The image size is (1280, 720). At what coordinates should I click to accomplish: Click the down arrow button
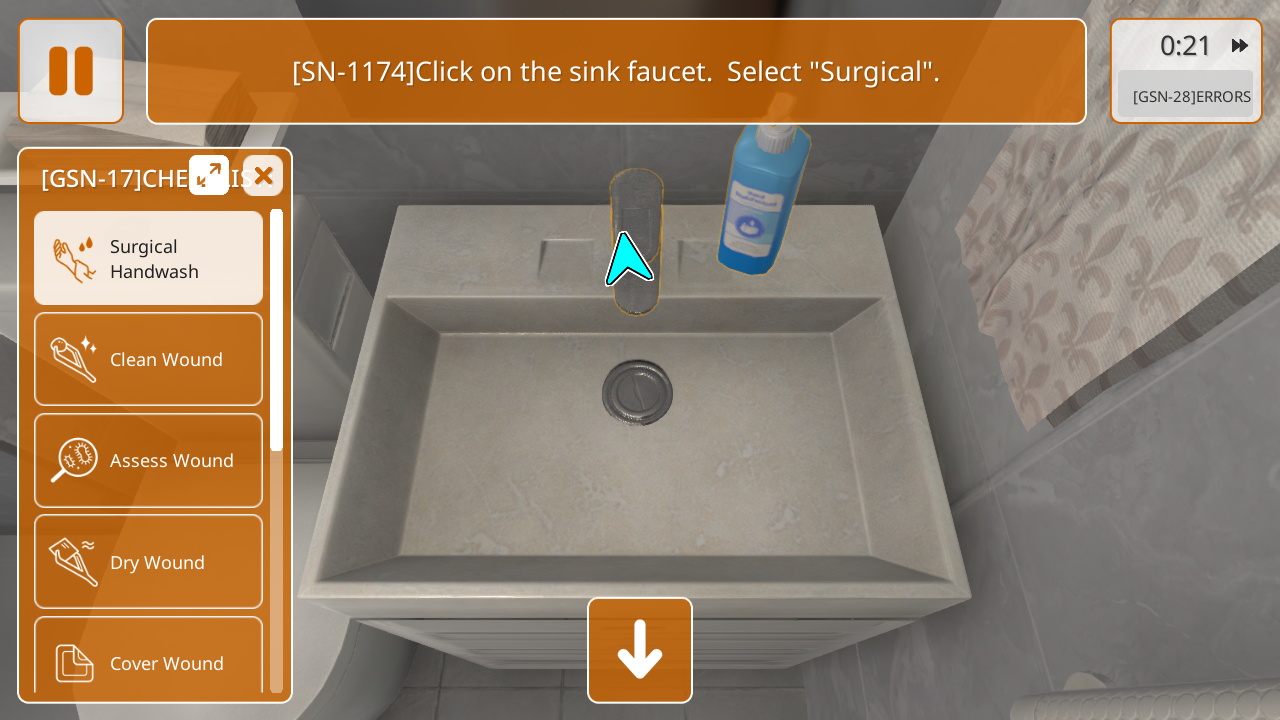point(640,650)
